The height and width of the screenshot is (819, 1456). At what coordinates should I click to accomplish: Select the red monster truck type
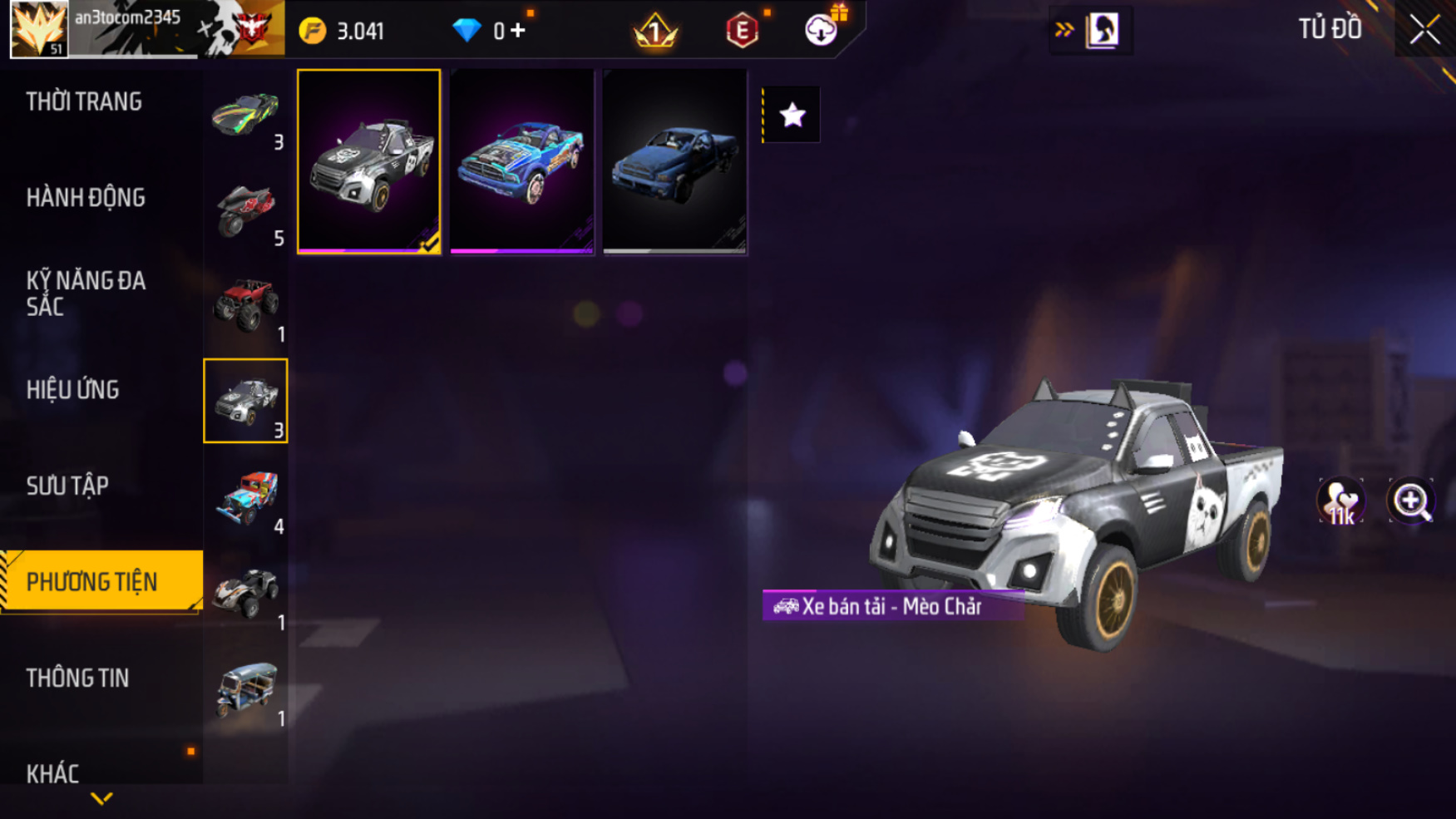(245, 305)
